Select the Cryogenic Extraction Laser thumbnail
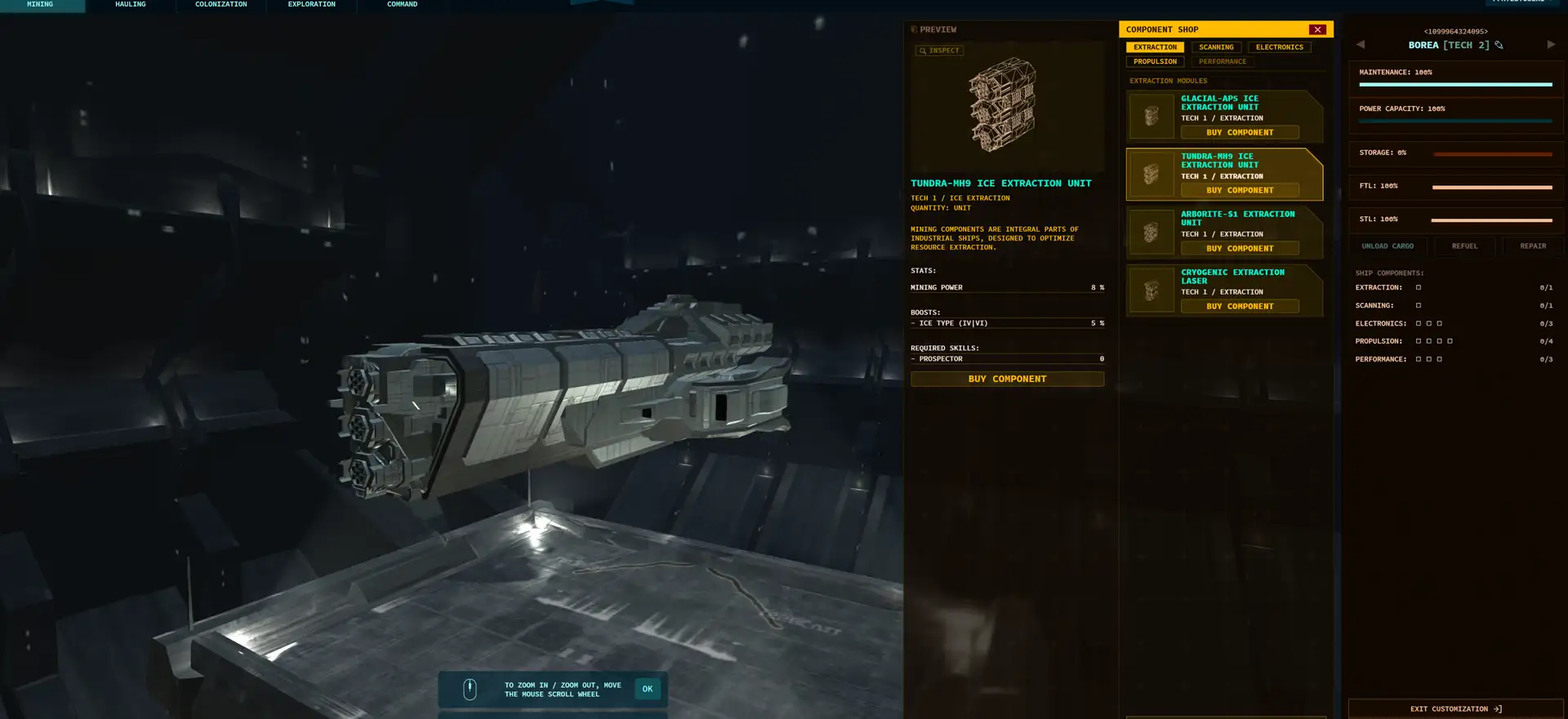Screen dimensions: 1568x719 tap(1151, 291)
